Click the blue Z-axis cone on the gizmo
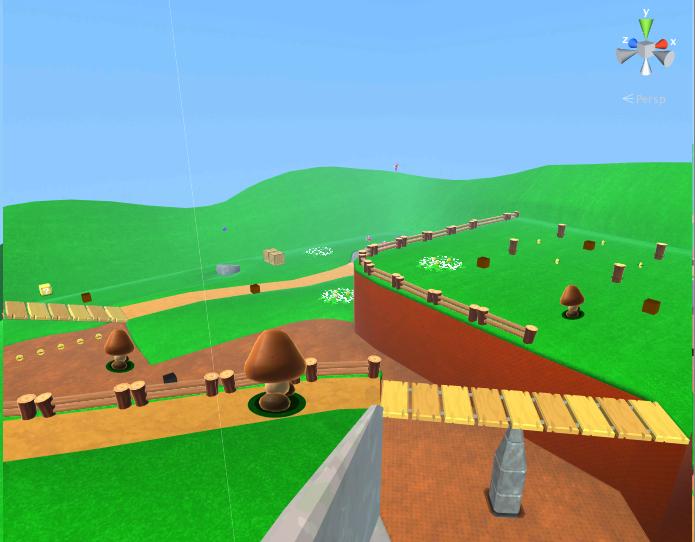 pyautogui.click(x=633, y=44)
